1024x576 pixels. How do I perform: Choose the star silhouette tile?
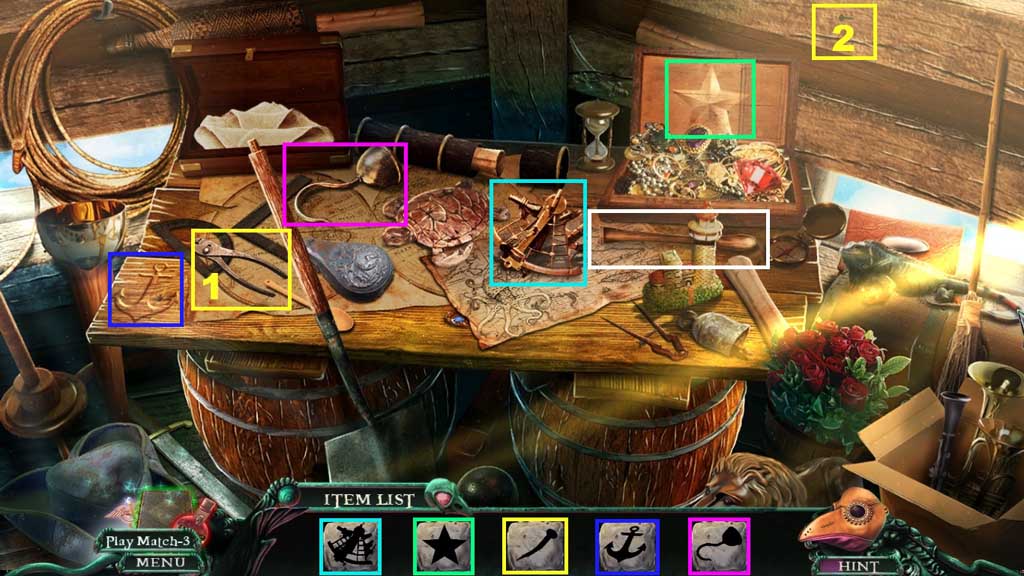(443, 546)
